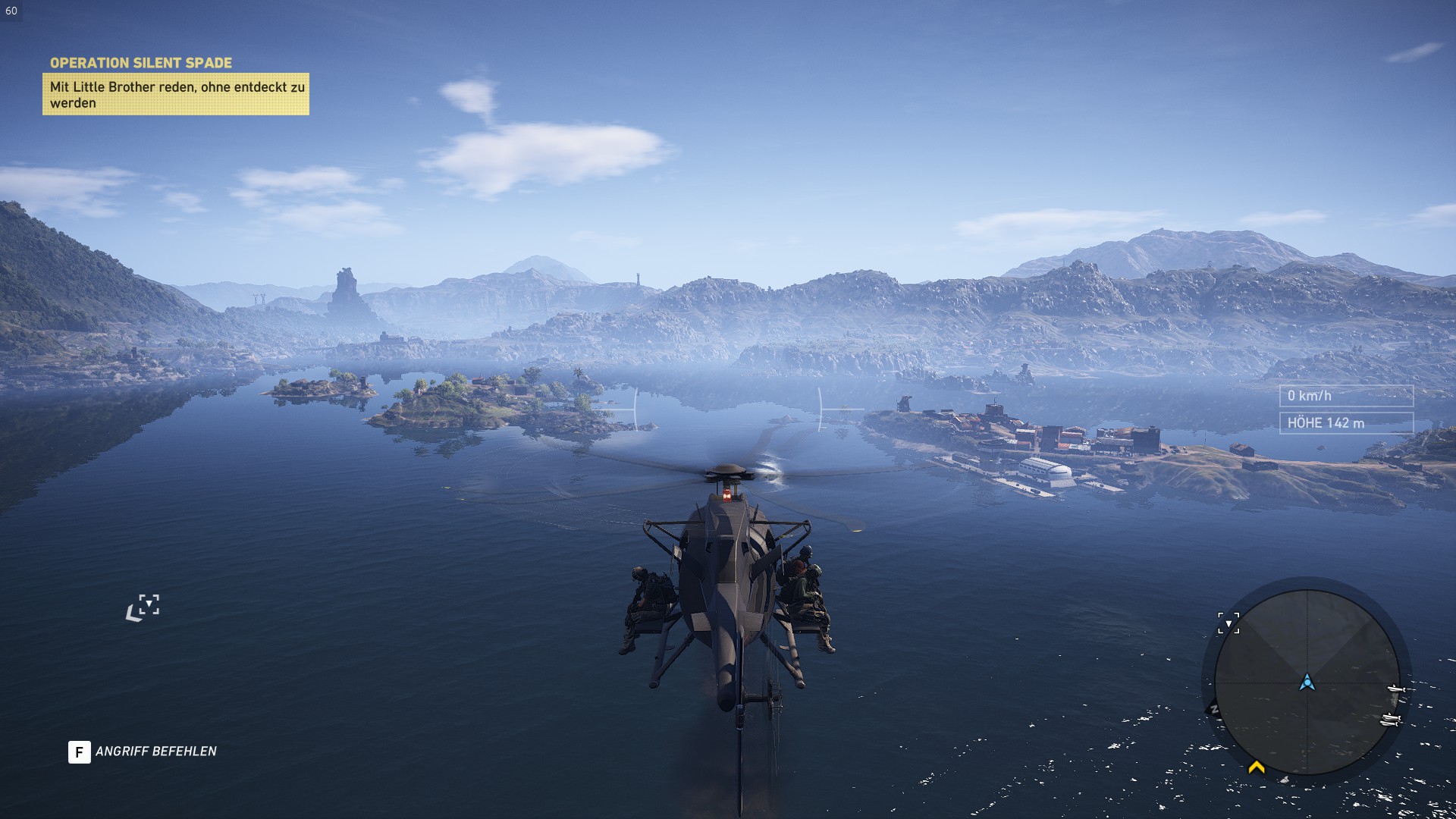This screenshot has width=1456, height=819.
Task: Click the paired aircraft icons below on the minimap
Action: coord(1392,719)
